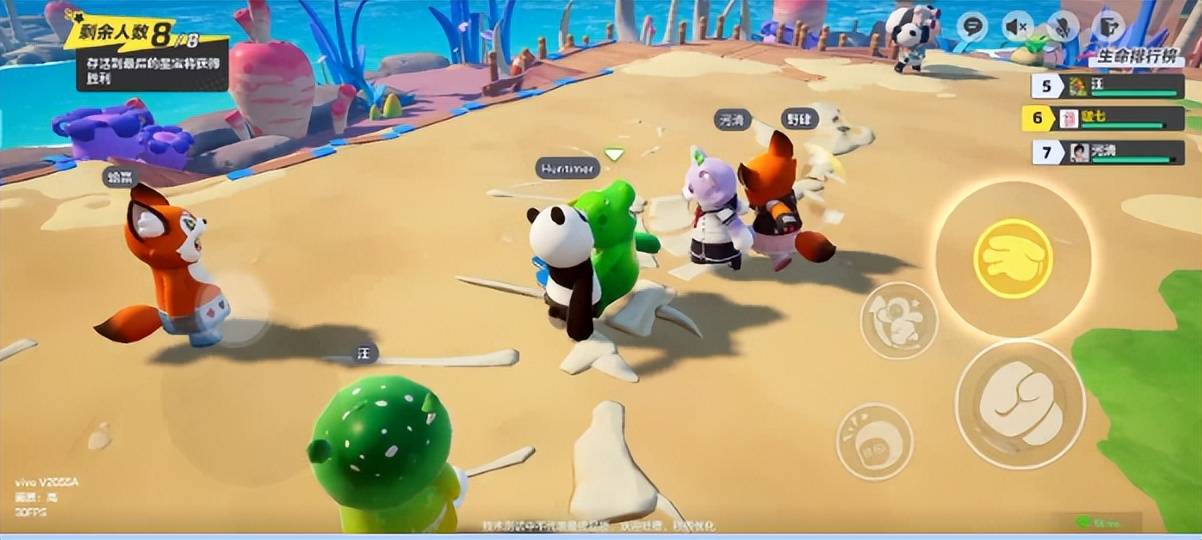1202x540 pixels.
Task: Select rank 7 player row in leaderboard
Action: click(x=1106, y=152)
